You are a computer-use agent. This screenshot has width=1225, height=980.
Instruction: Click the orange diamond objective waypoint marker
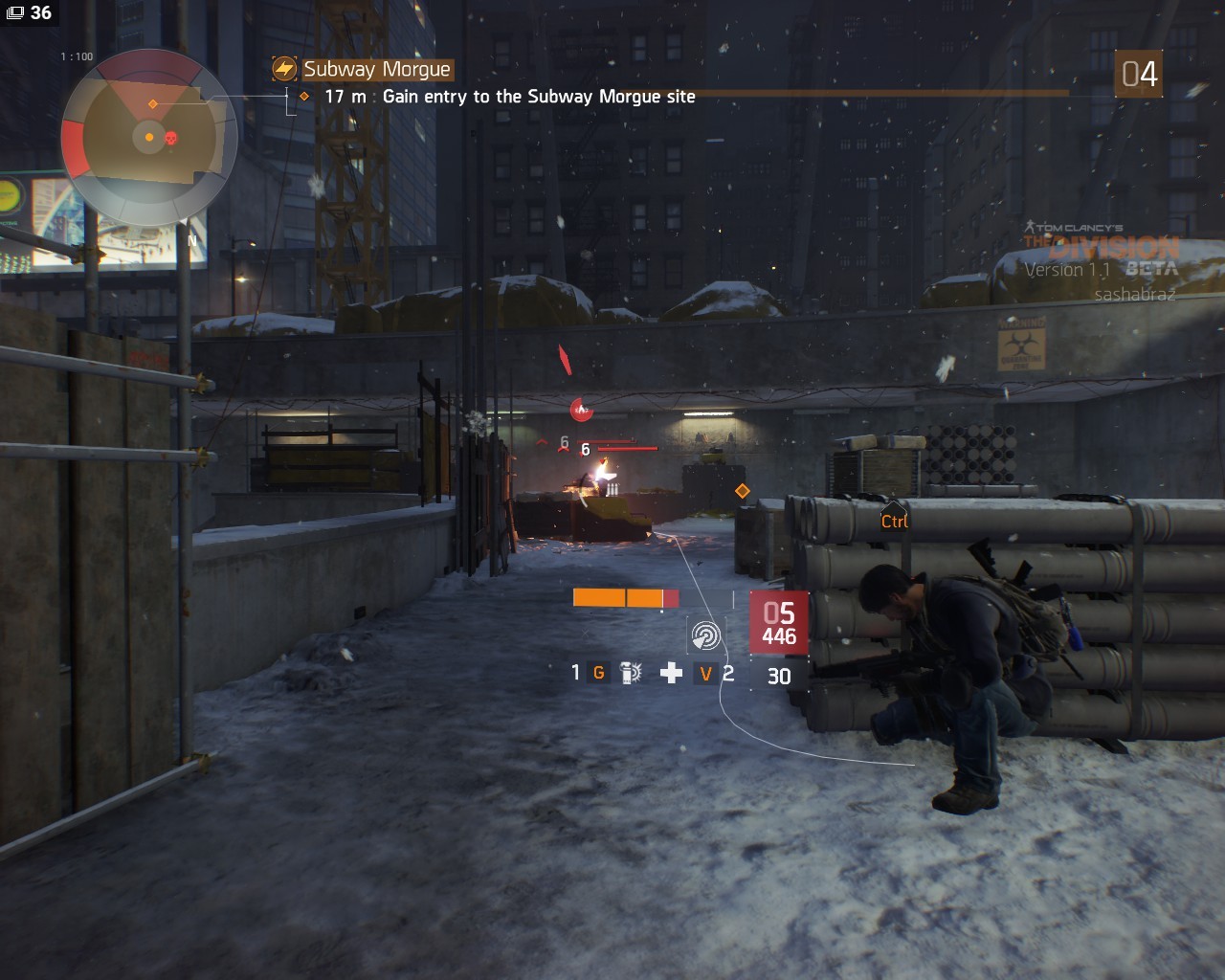tap(742, 491)
